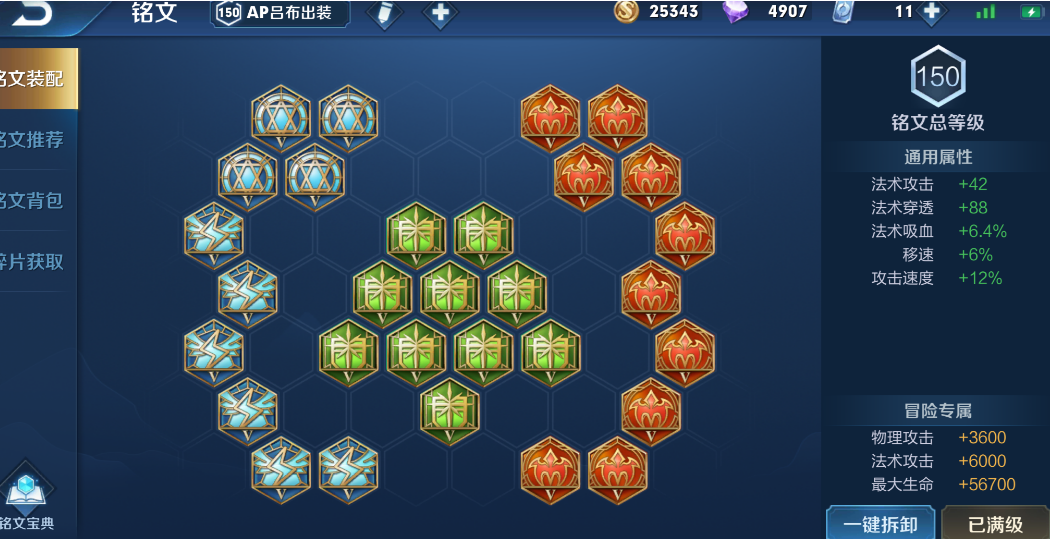Click the plus button beside the ticket count
Image resolution: width=1050 pixels, height=539 pixels.
(x=931, y=12)
